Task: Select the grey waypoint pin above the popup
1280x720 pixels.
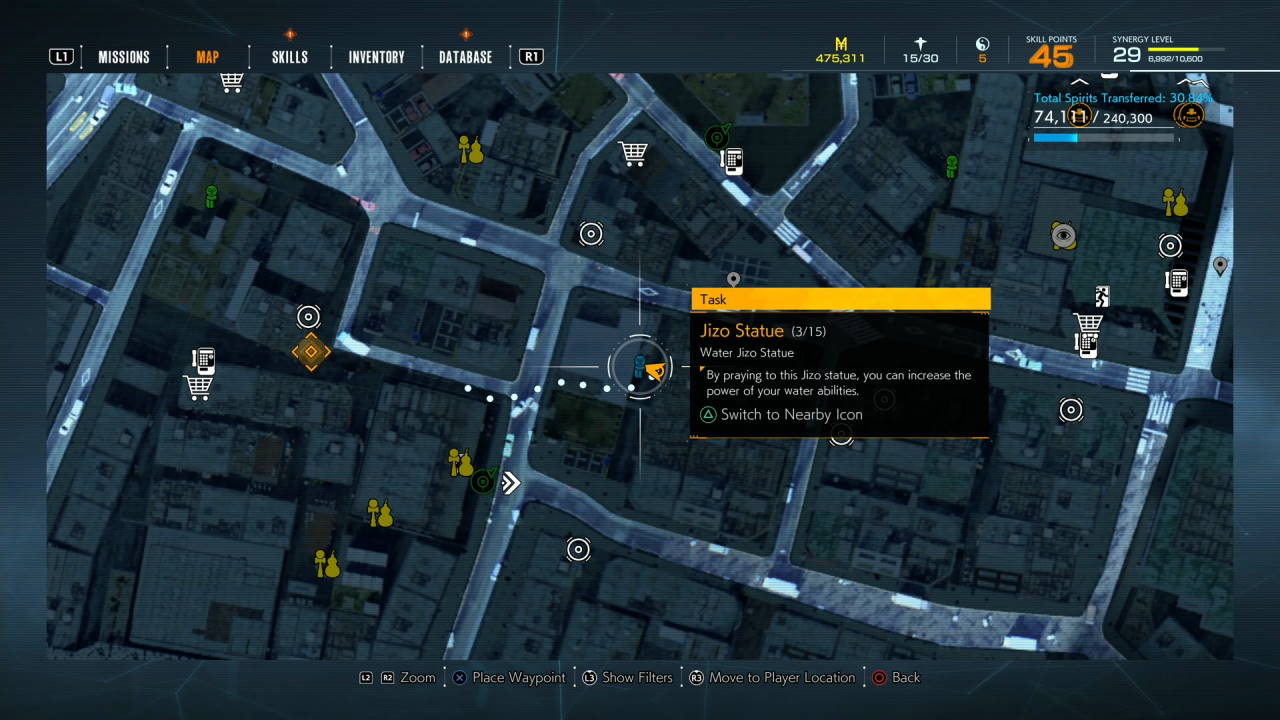Action: coord(733,279)
